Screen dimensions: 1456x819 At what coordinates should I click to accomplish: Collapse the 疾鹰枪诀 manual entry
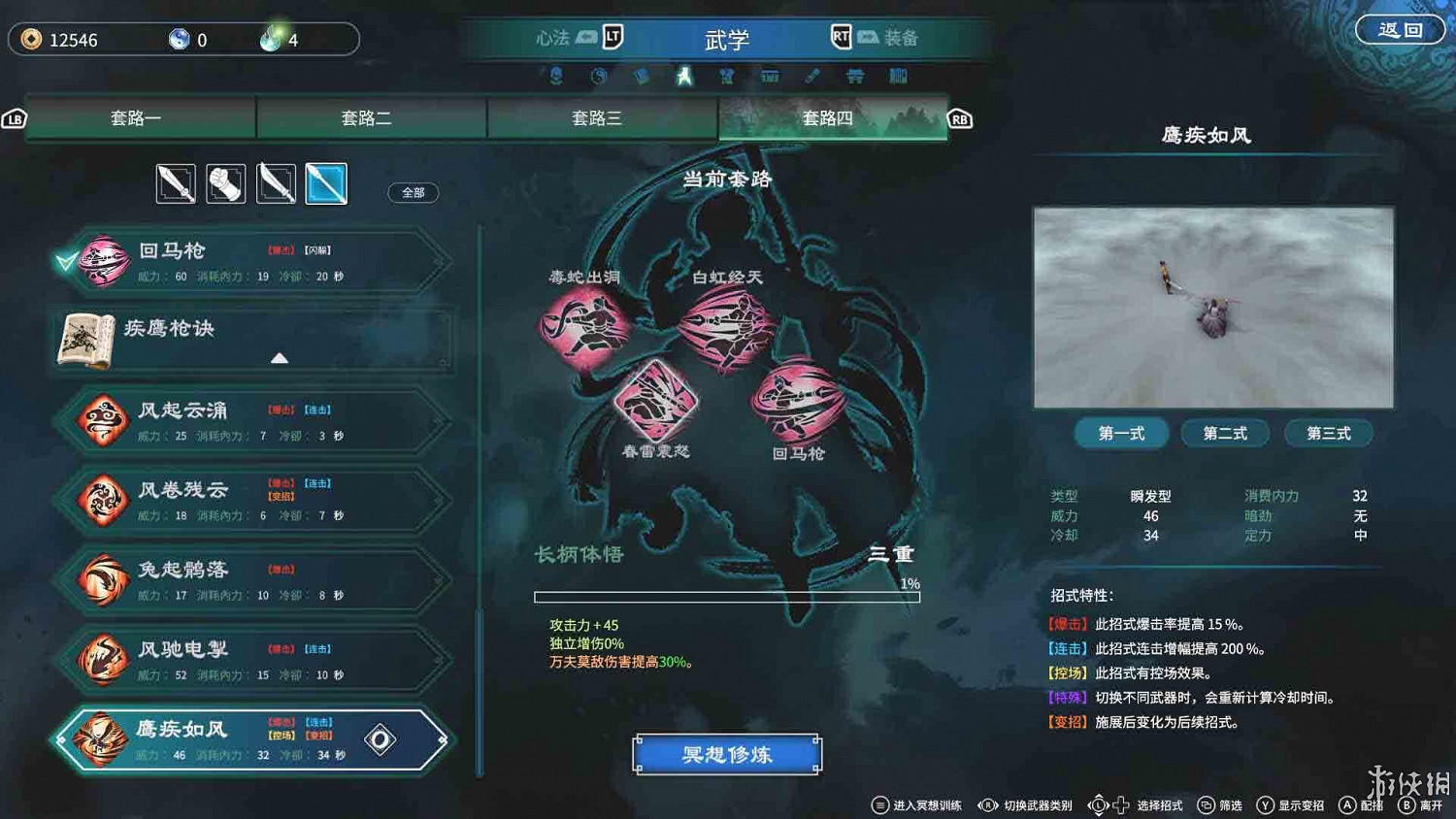click(279, 358)
